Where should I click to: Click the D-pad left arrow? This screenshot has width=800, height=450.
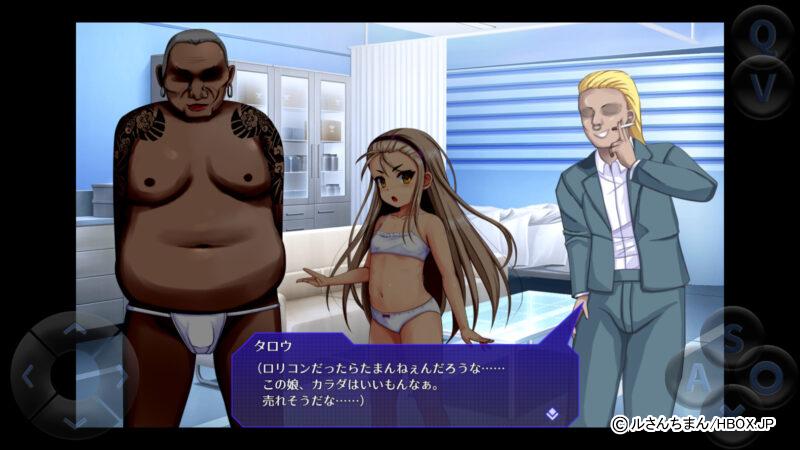[x=28, y=376]
